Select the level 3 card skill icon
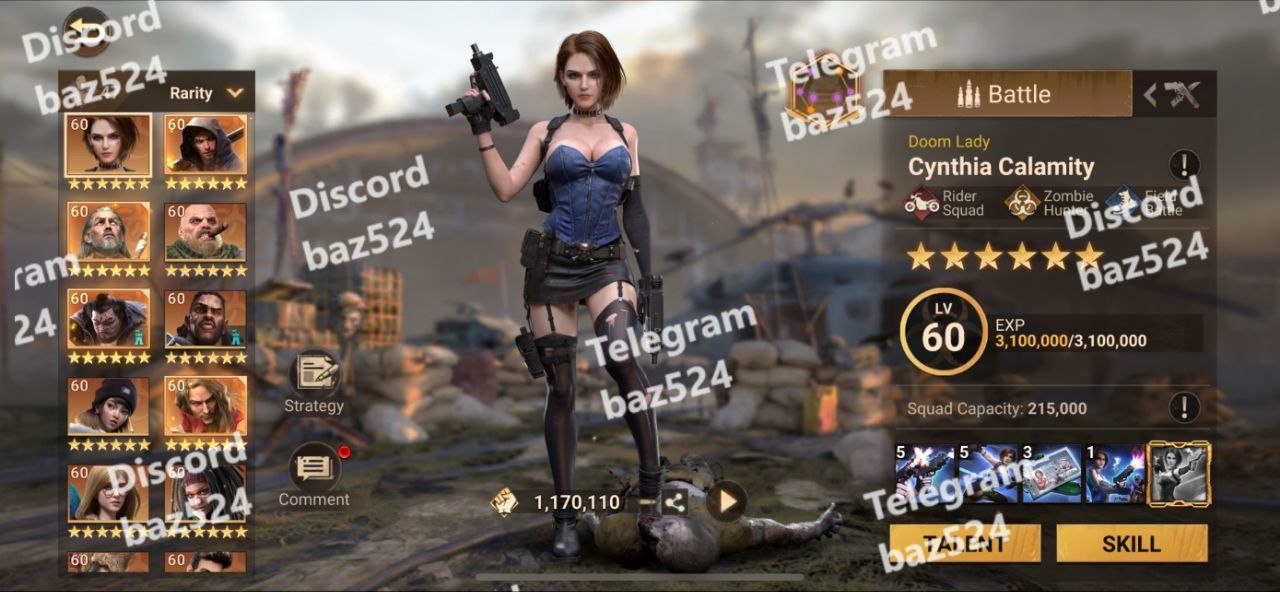Screen dimensions: 1280x592 coord(1051,474)
